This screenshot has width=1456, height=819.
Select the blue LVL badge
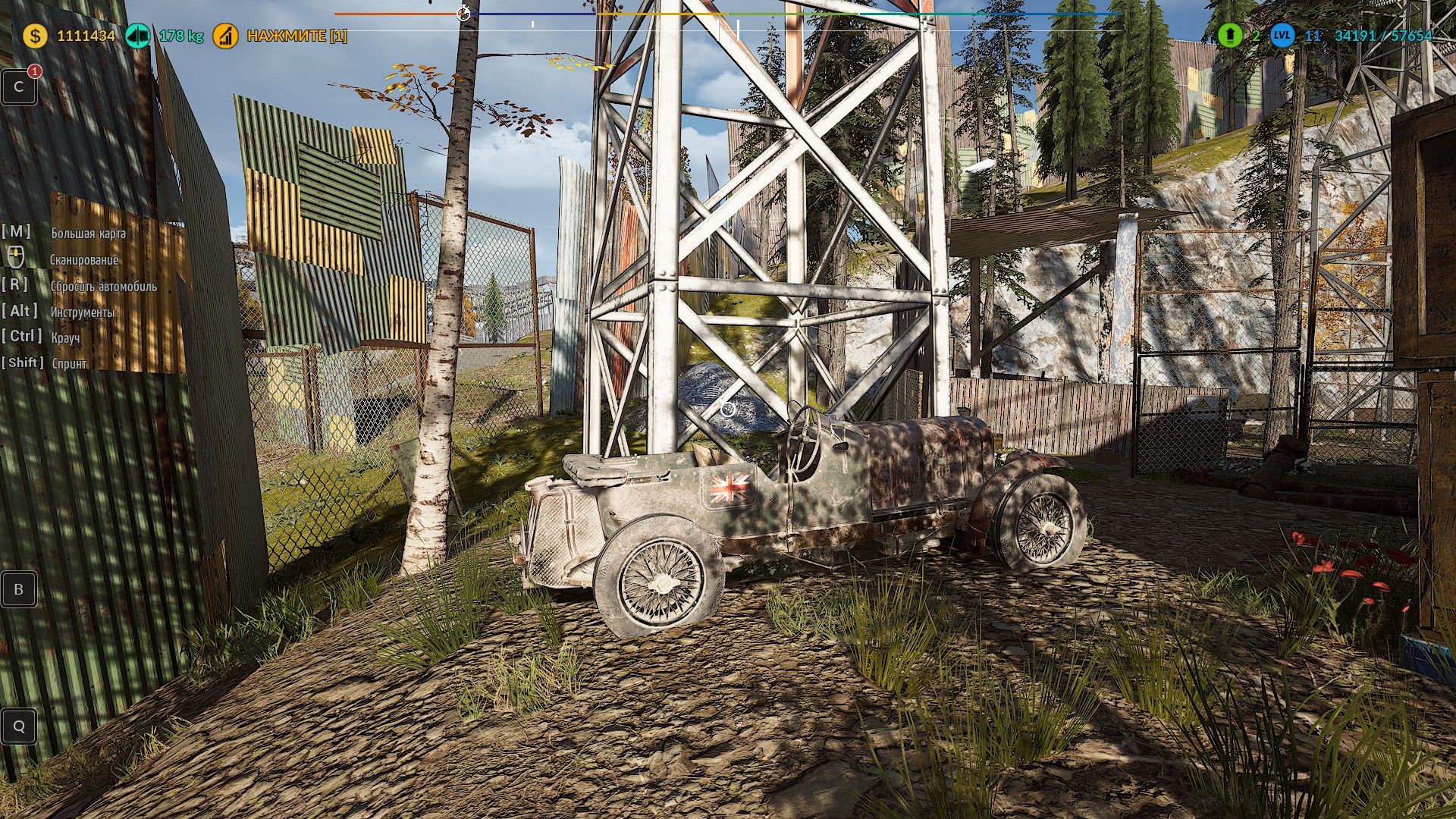[x=1282, y=35]
